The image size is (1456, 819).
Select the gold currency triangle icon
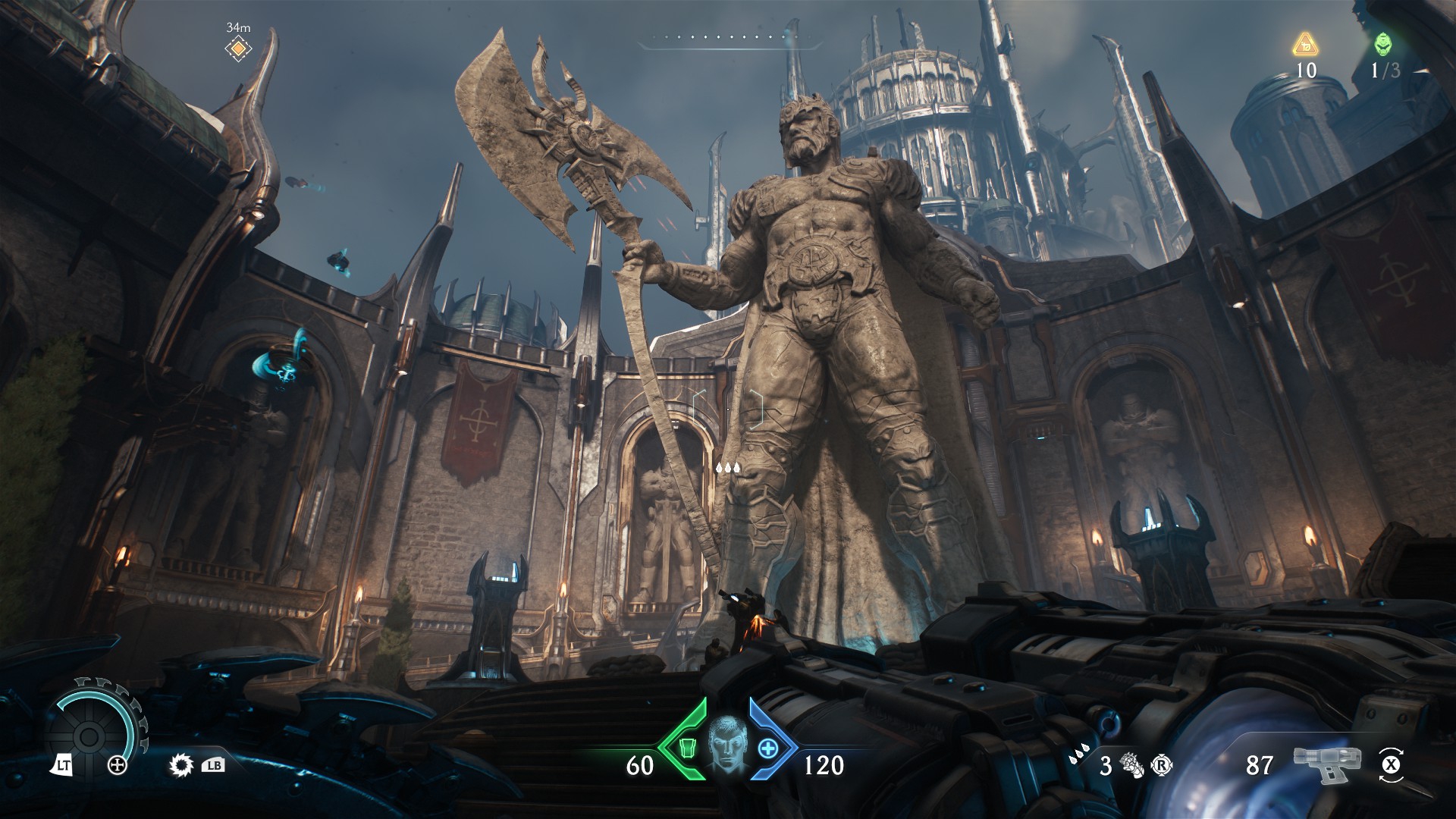click(1304, 44)
